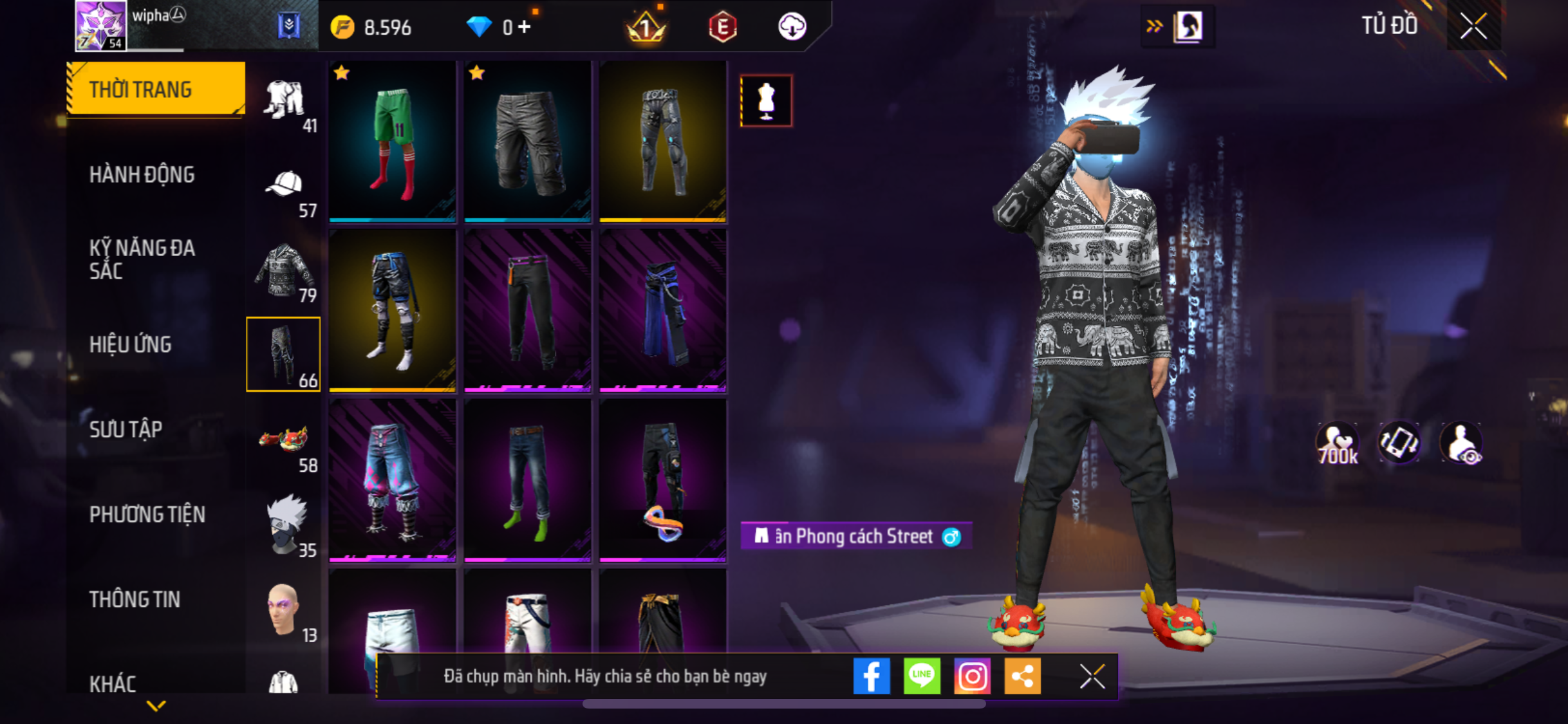Viewport: 1568px width, 724px height.
Task: Show the THÔNG TIN section
Action: tap(135, 599)
